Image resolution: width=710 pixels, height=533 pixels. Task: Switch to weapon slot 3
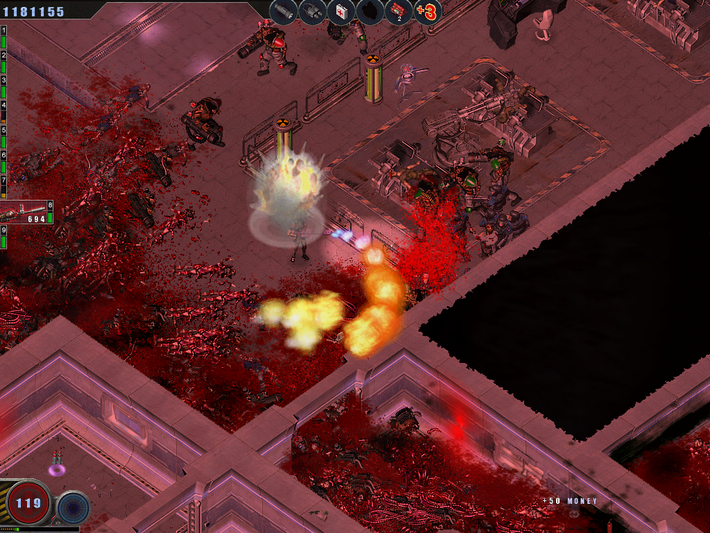point(4,80)
